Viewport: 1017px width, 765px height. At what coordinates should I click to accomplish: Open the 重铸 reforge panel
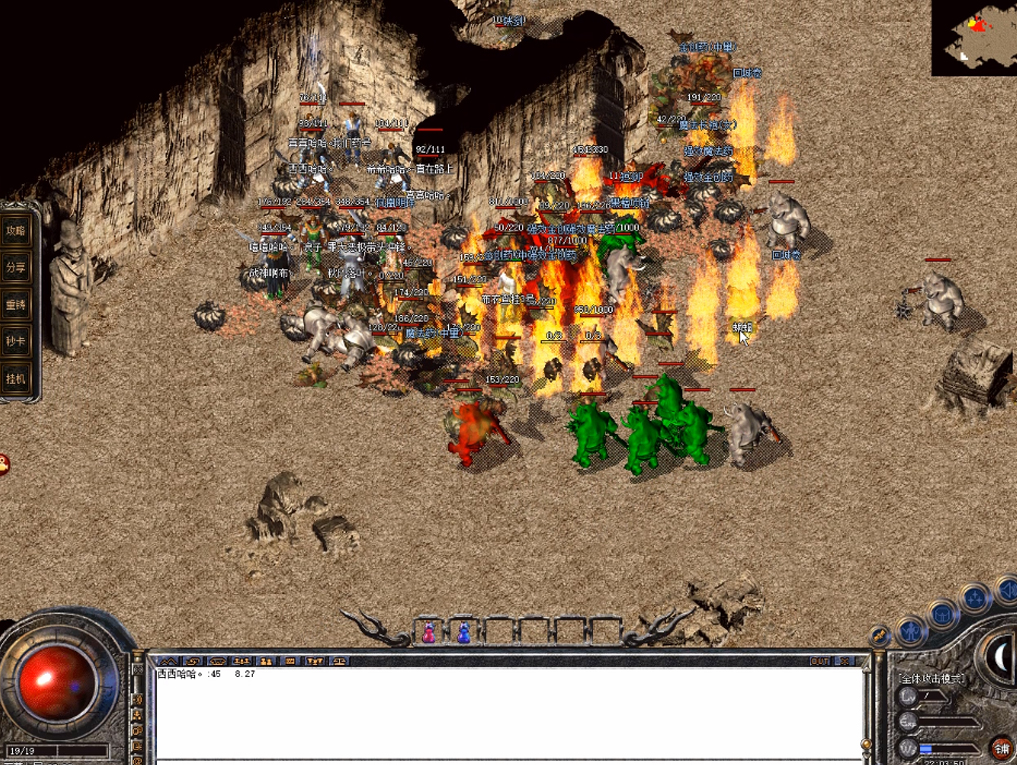[15, 304]
